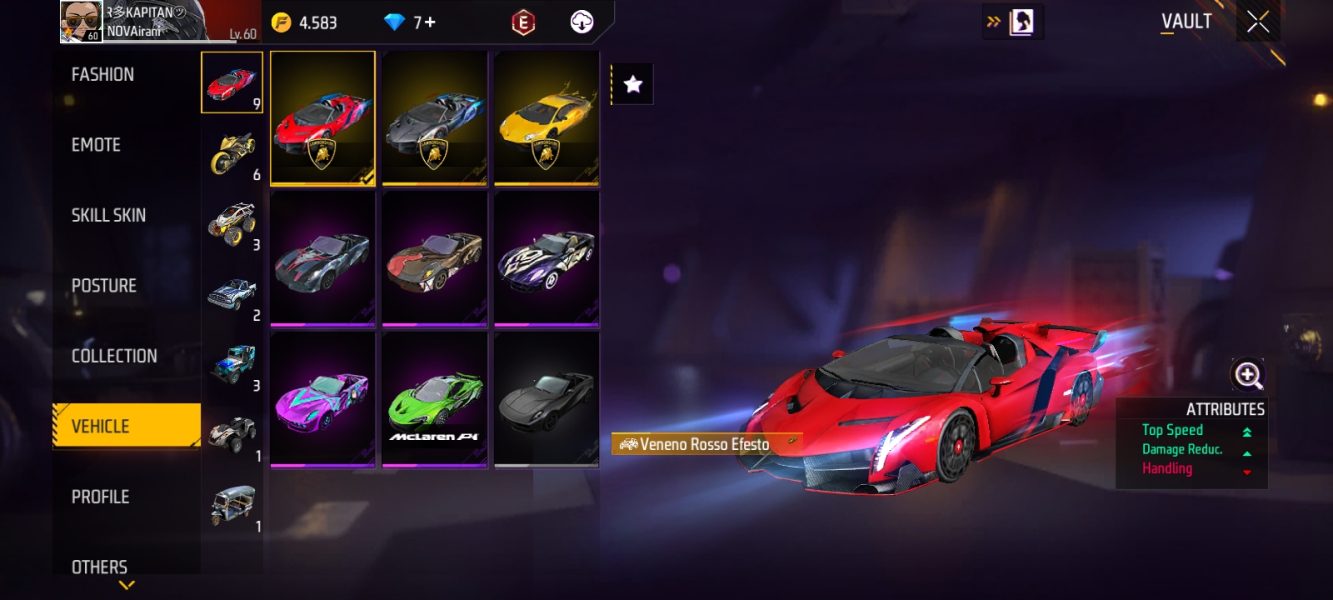
Task: Switch to the Emote tab
Action: click(x=96, y=145)
